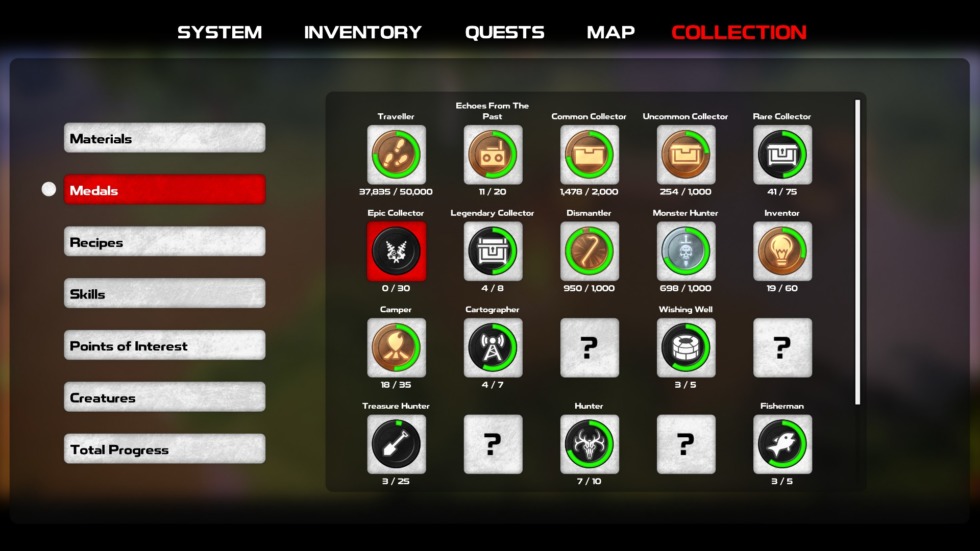The width and height of the screenshot is (980, 551).
Task: Go to the Quests tab
Action: pyautogui.click(x=504, y=32)
